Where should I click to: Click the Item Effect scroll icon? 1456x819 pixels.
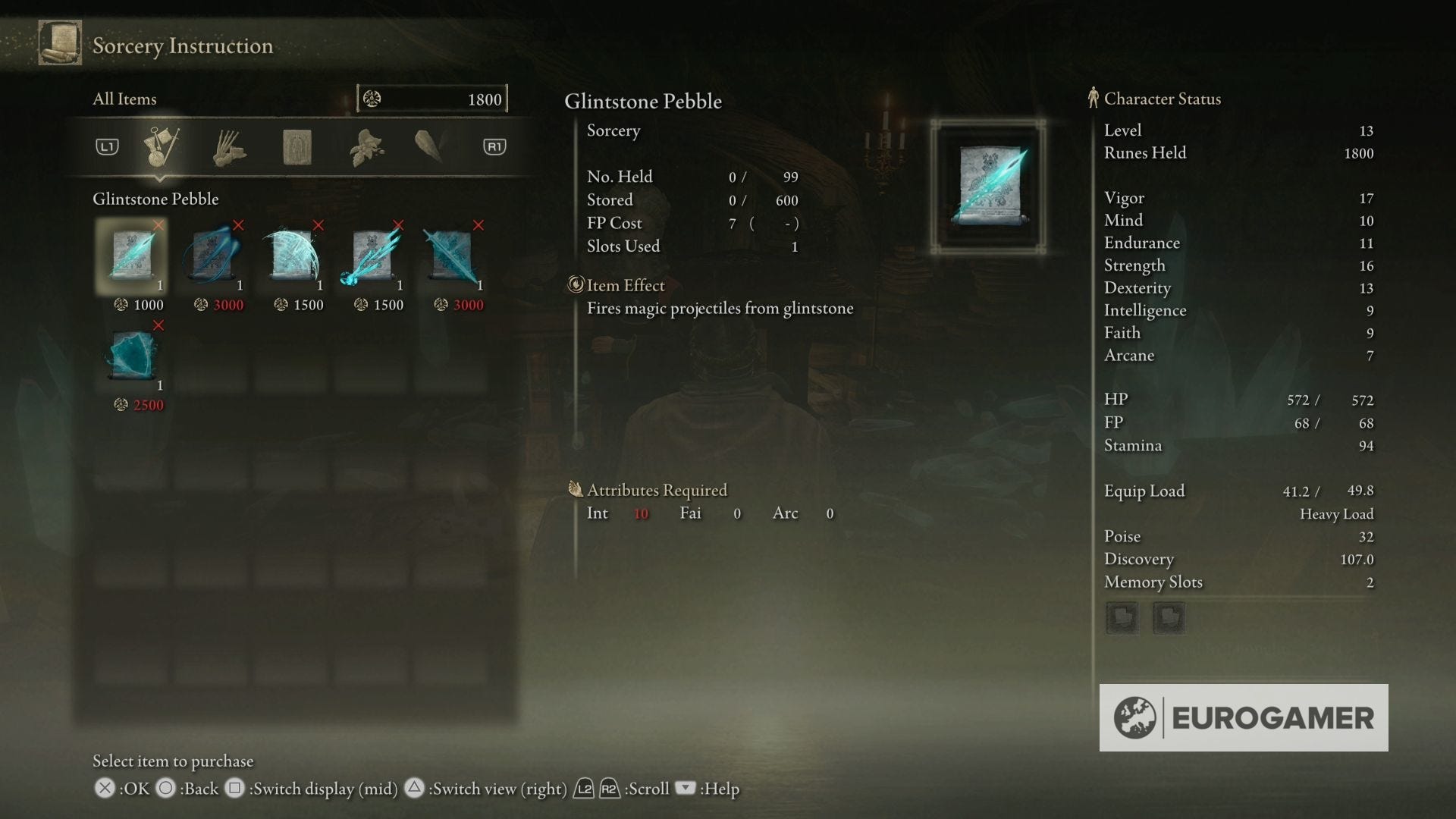577,285
